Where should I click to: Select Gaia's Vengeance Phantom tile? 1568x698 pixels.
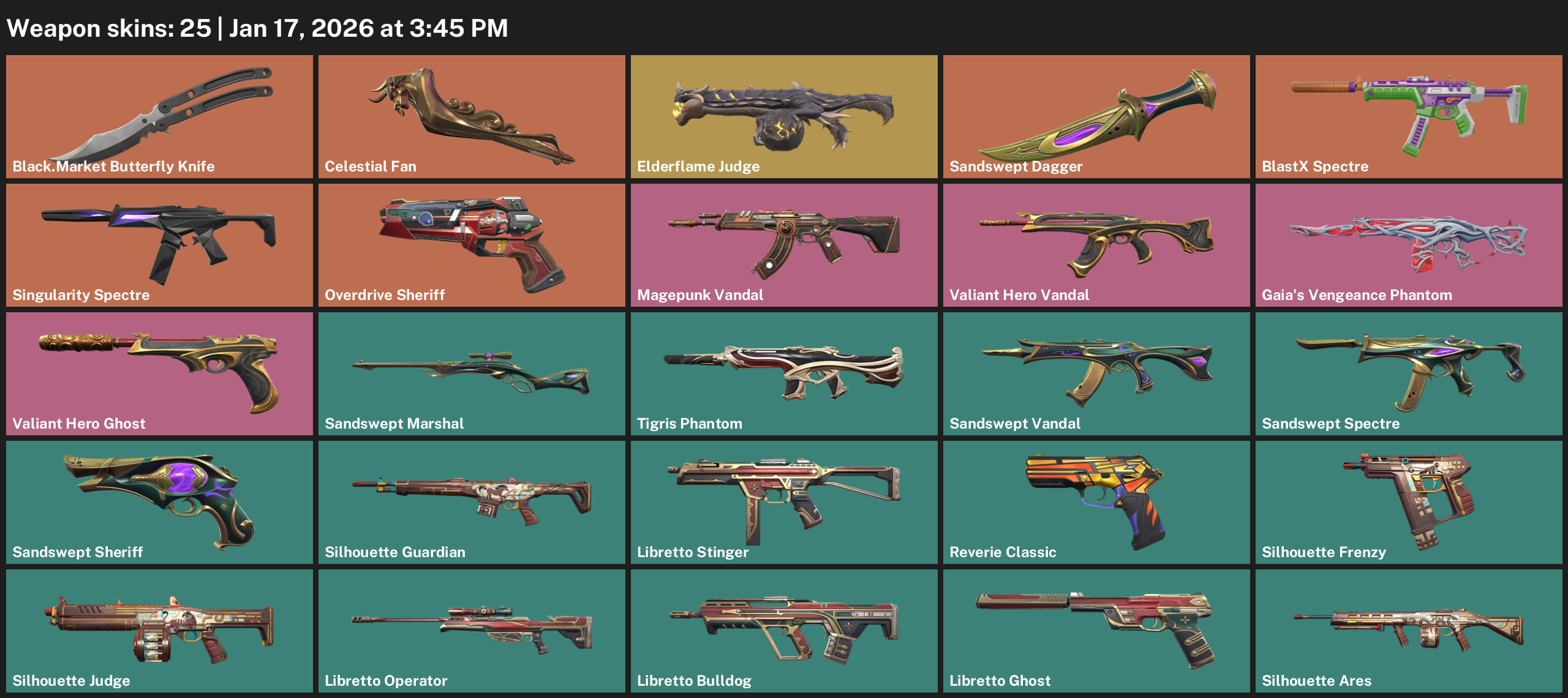[1409, 245]
